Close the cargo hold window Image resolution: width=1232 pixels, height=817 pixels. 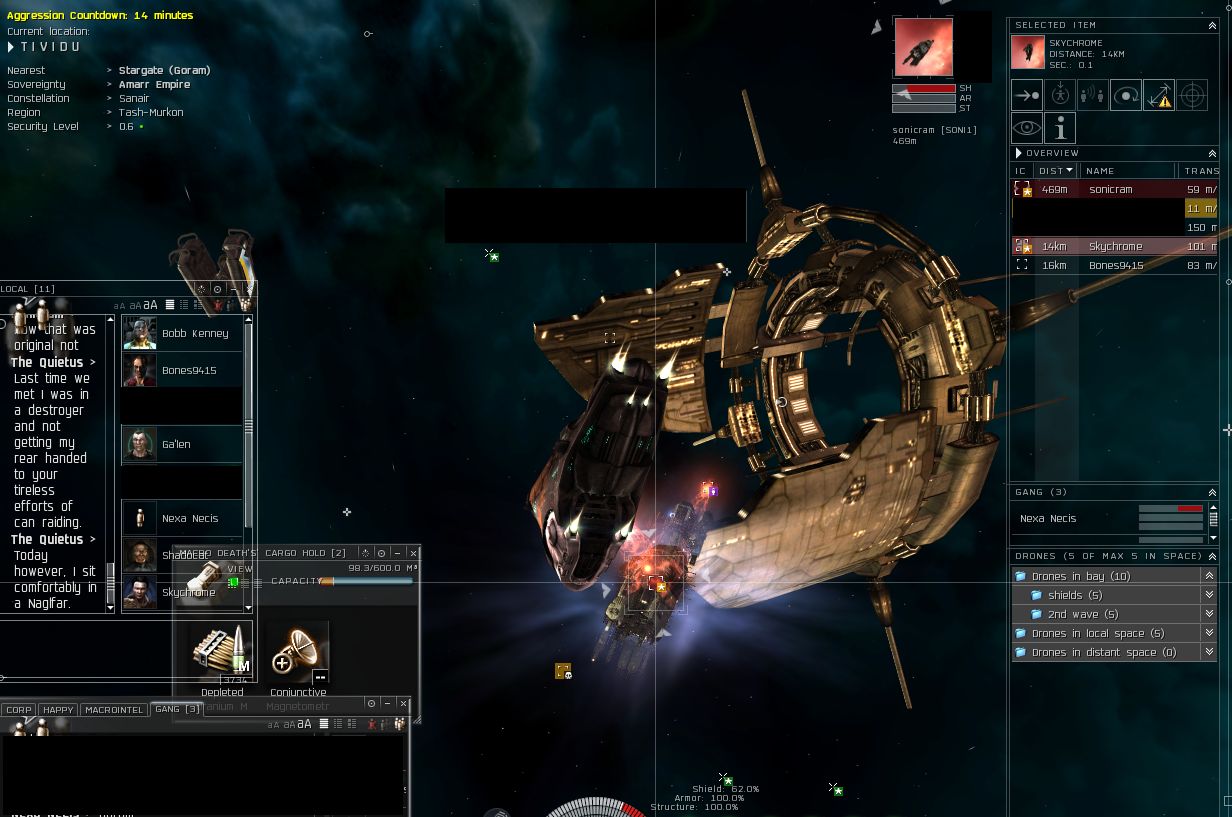tap(412, 552)
